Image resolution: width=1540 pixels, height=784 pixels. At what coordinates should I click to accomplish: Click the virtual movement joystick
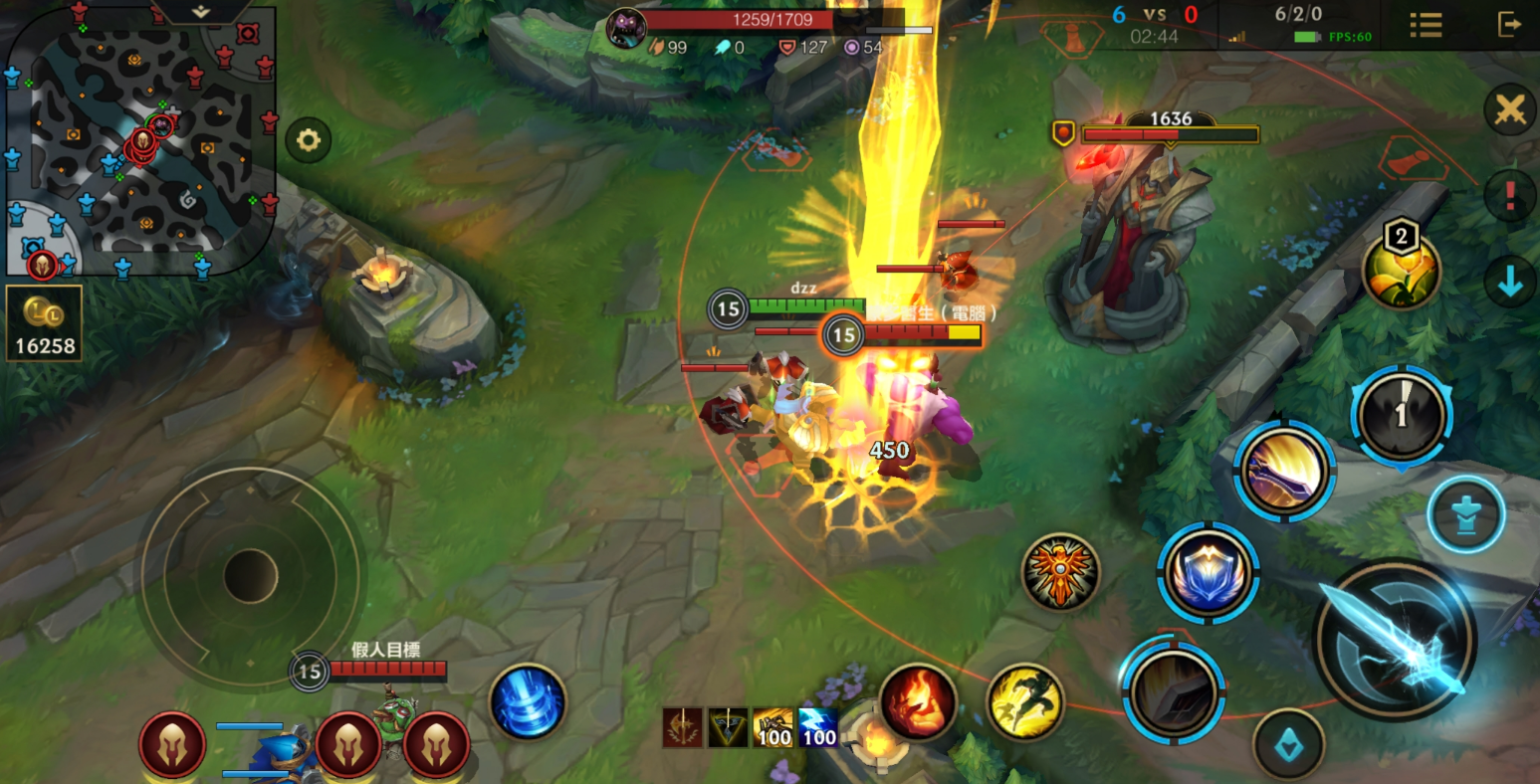250,575
